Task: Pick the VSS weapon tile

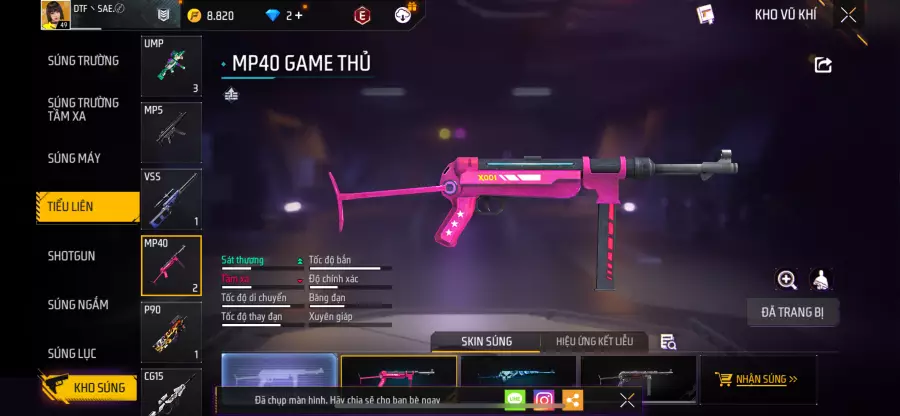Action: tap(171, 198)
